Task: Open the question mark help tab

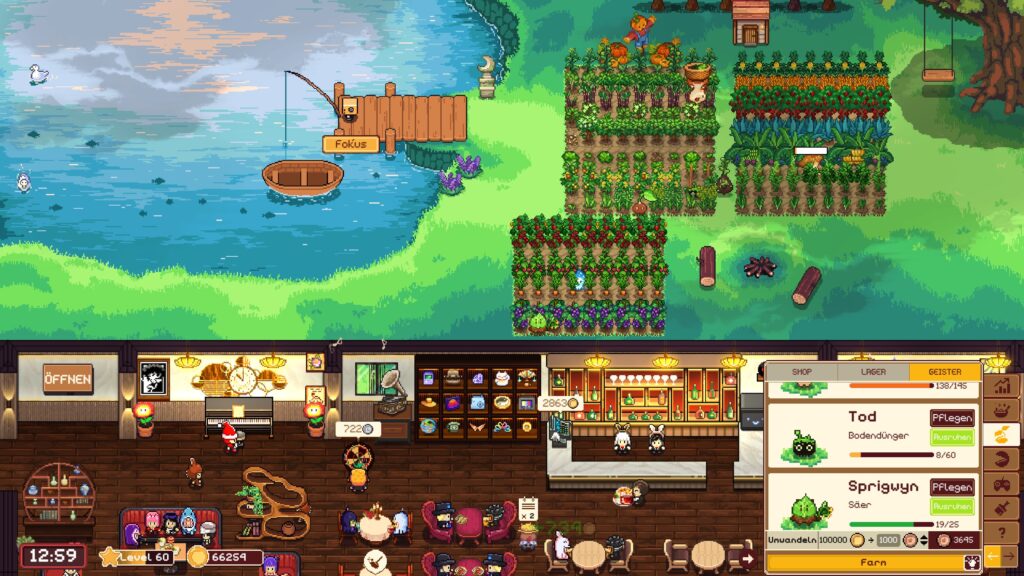Action: (1002, 532)
